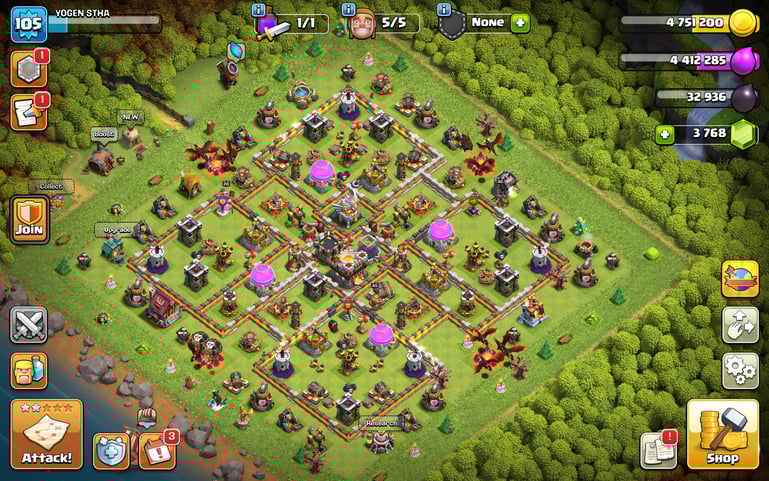Open the Shop menu
Screen dimensions: 769x481
[722, 434]
